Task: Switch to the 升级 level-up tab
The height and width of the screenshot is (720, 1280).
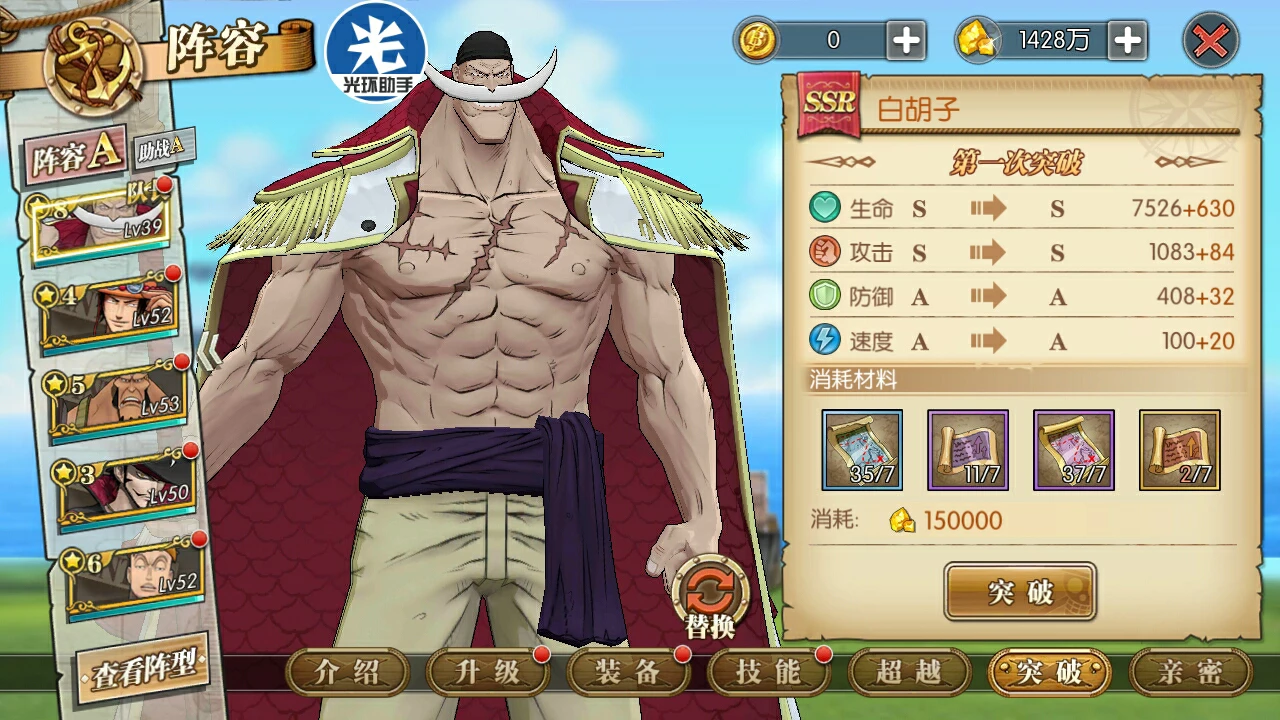Action: [488, 672]
